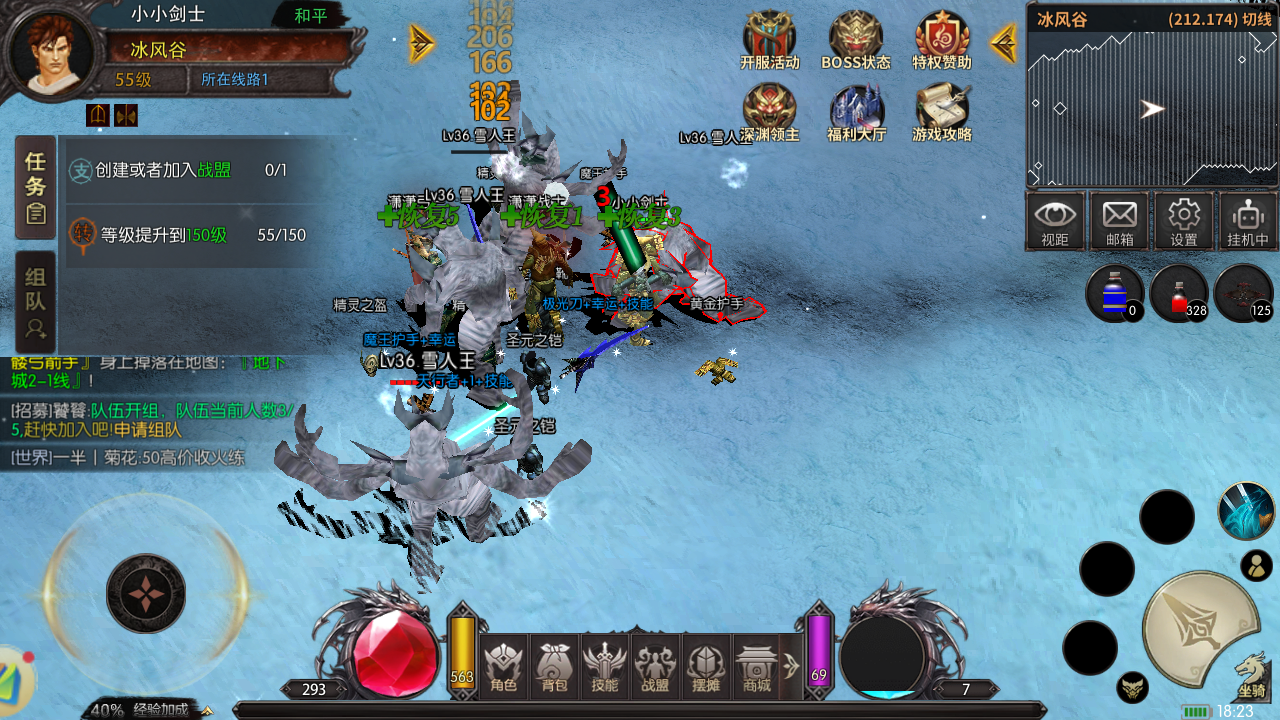Open the 角色 character panel
Screen dimensions: 1280x720
point(504,666)
